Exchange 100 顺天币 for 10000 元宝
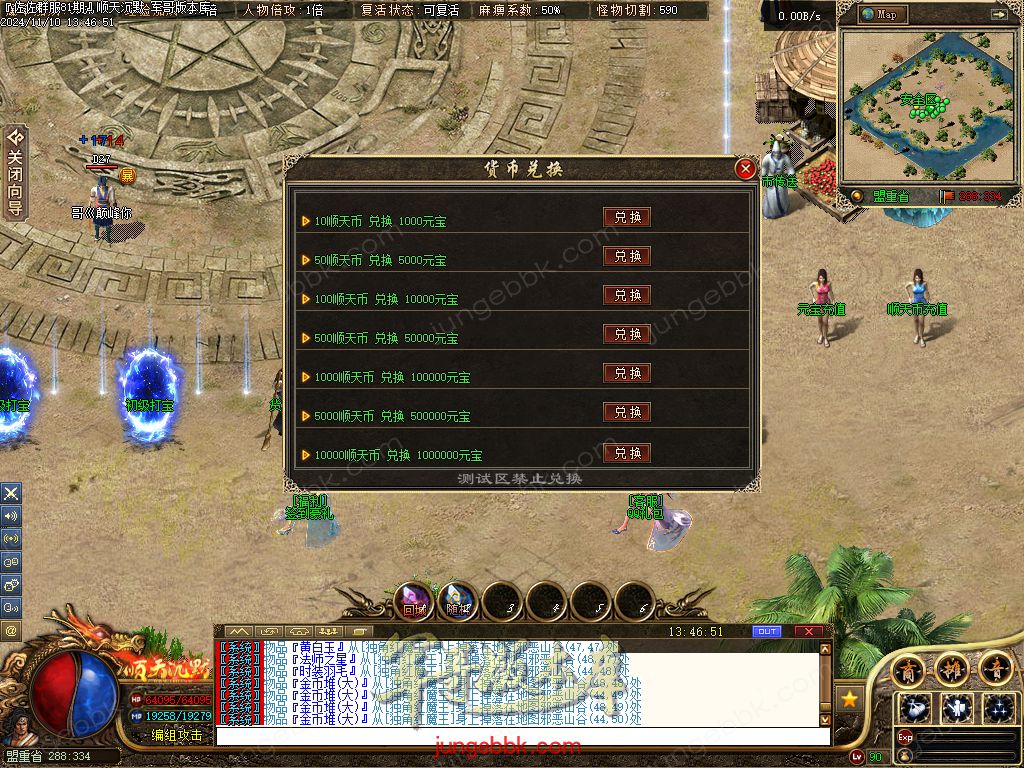1024x768 pixels. (627, 295)
